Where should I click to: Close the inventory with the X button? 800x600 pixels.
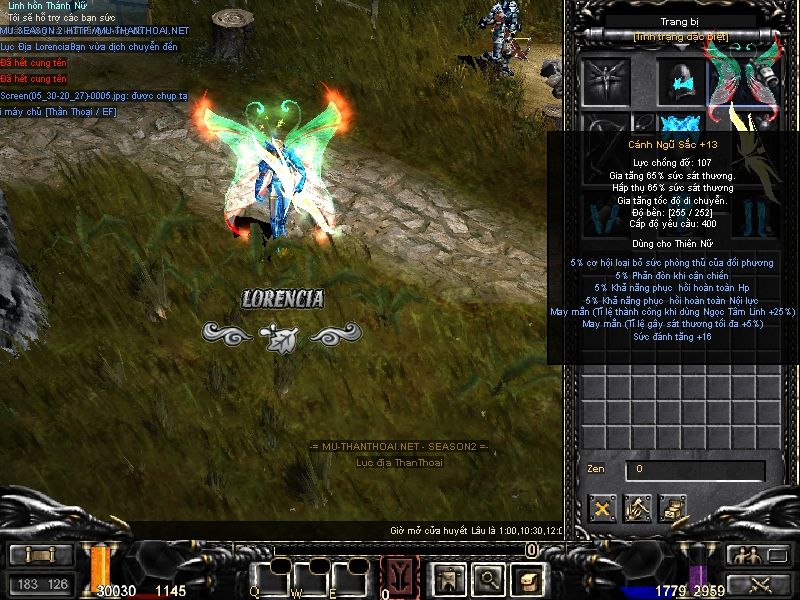point(602,508)
